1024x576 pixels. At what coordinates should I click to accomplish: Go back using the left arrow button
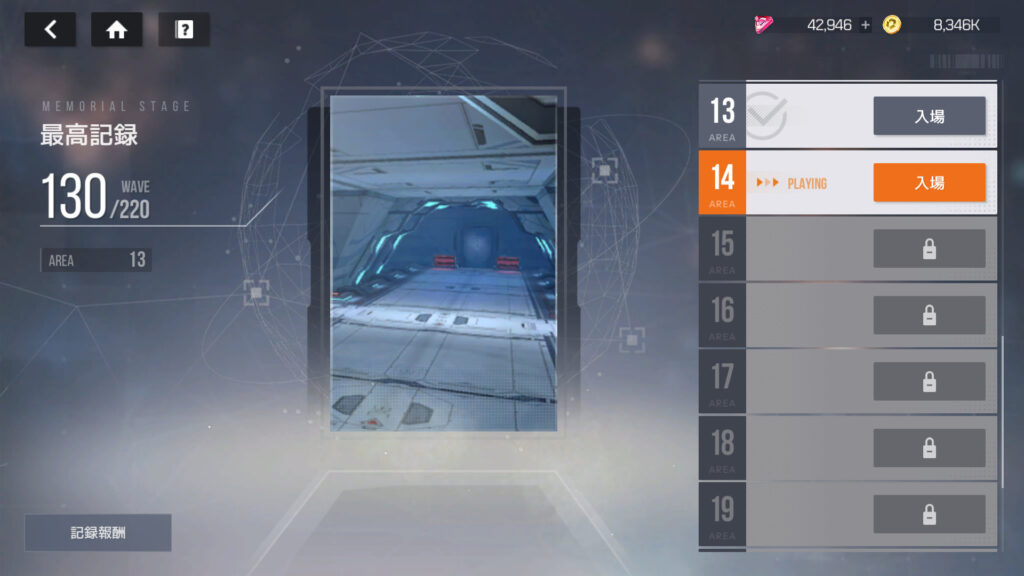[x=50, y=30]
